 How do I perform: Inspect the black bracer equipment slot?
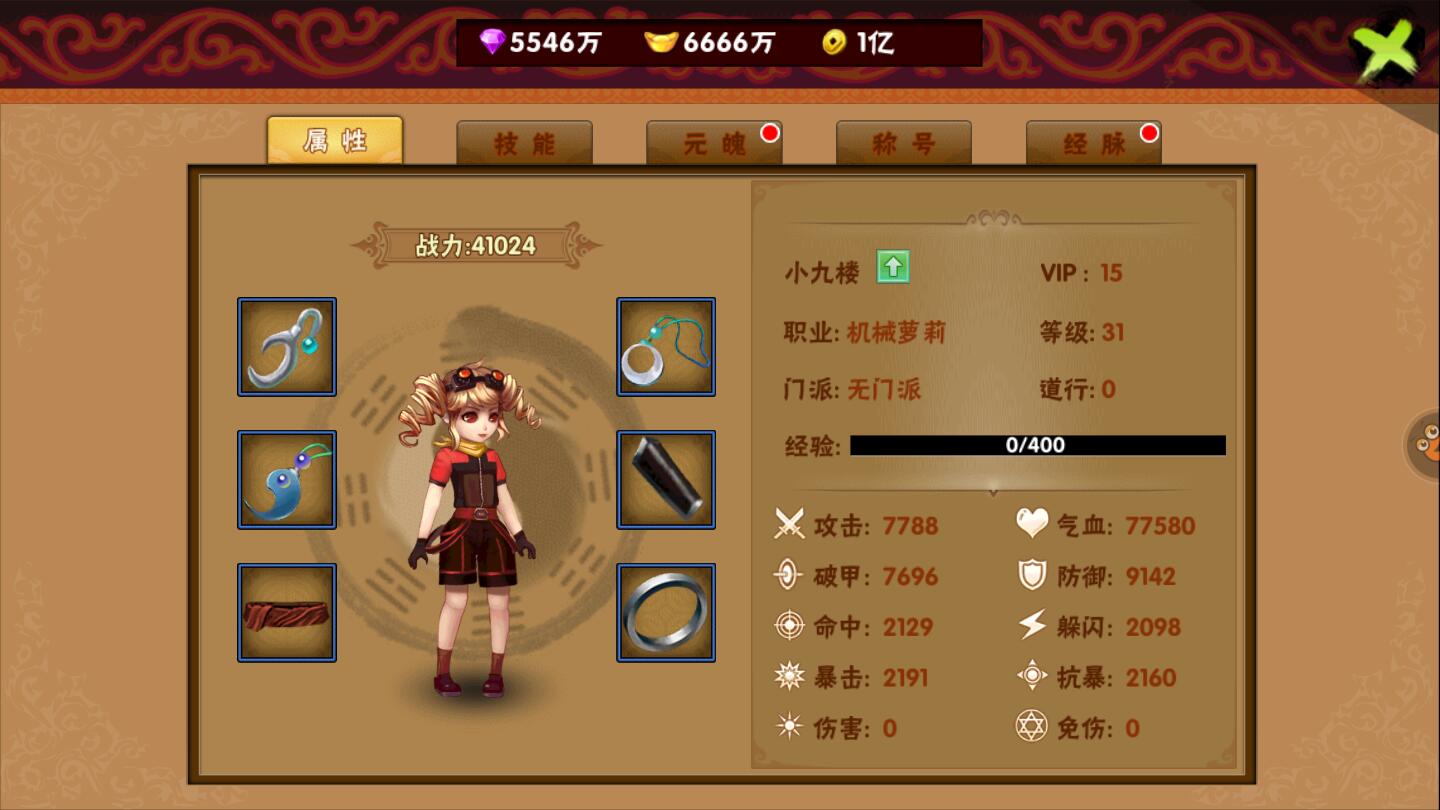[x=666, y=480]
